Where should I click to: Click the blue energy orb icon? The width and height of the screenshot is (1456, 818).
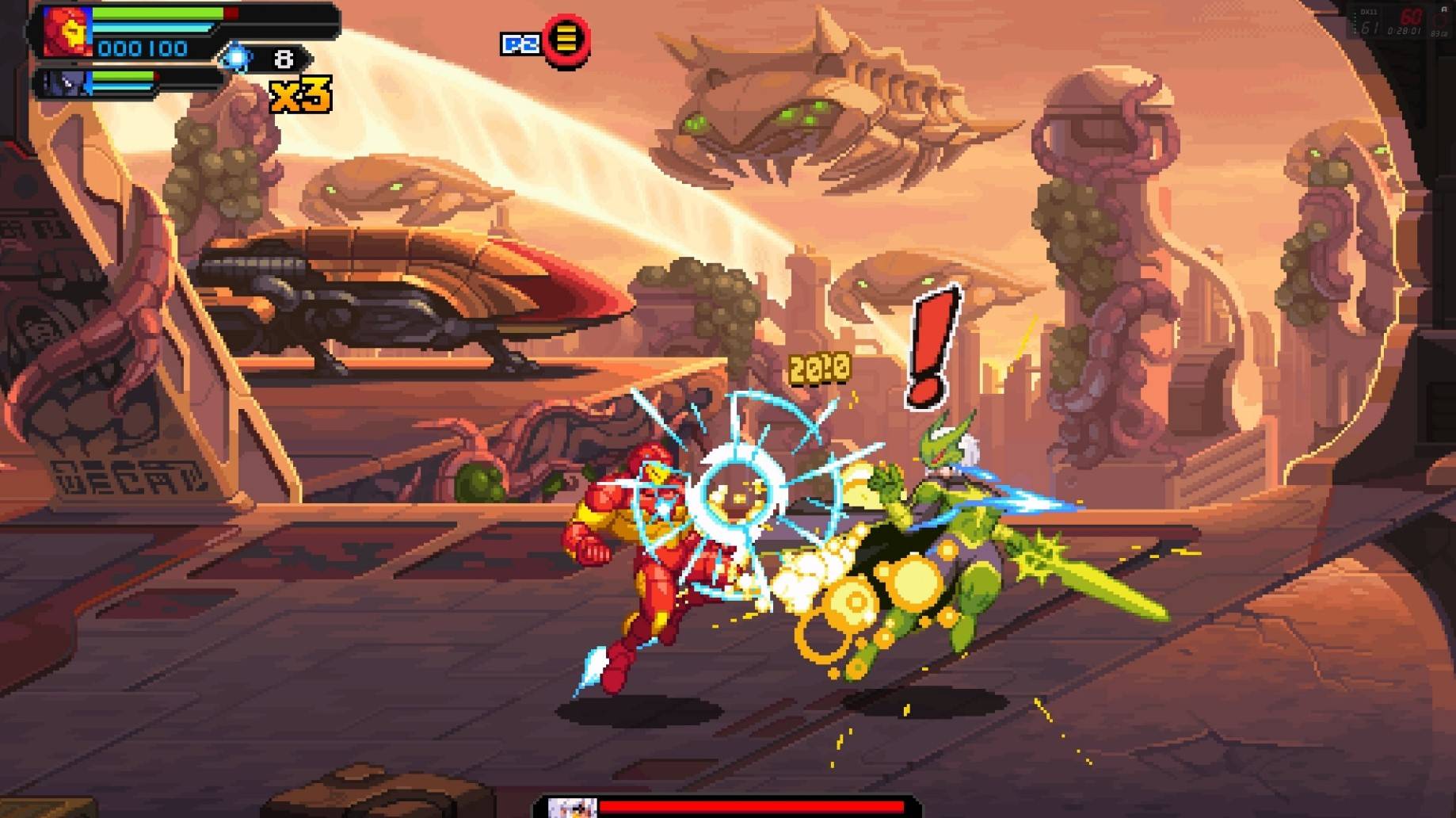pos(236,58)
